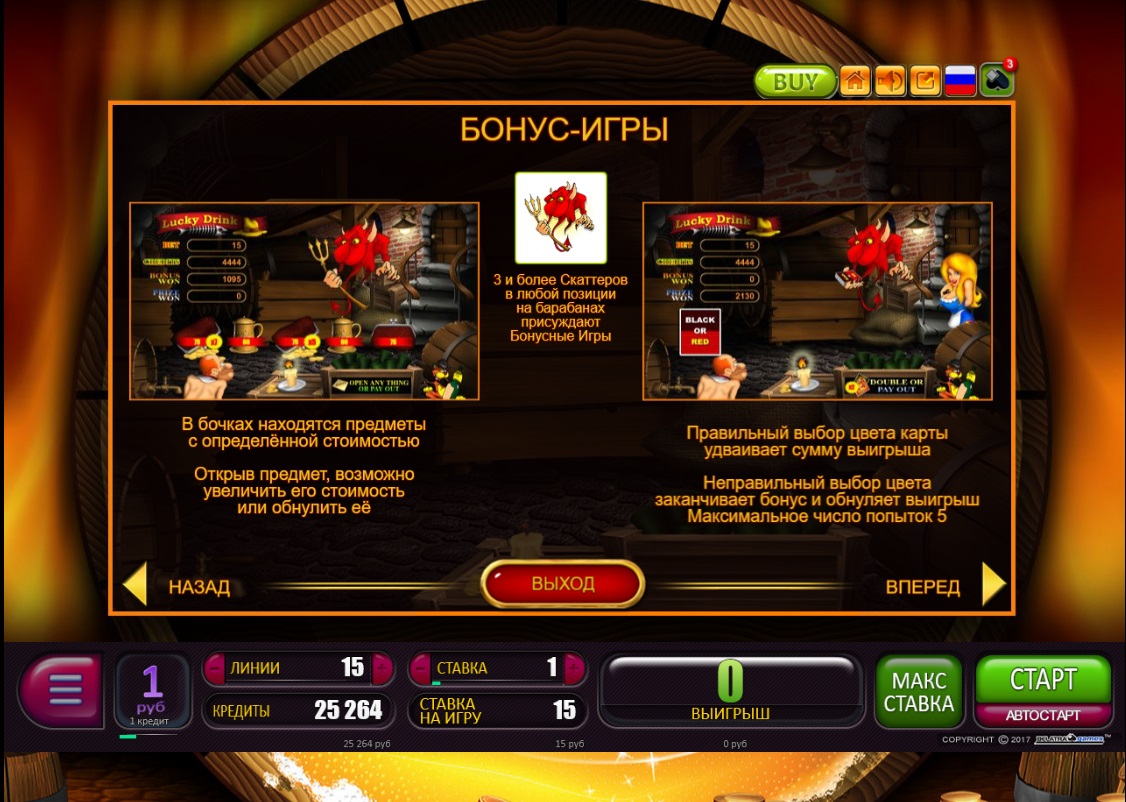Enable АВТОСТАРТ auto-spin
Viewport: 1126px width, 802px height.
pyautogui.click(x=1043, y=715)
